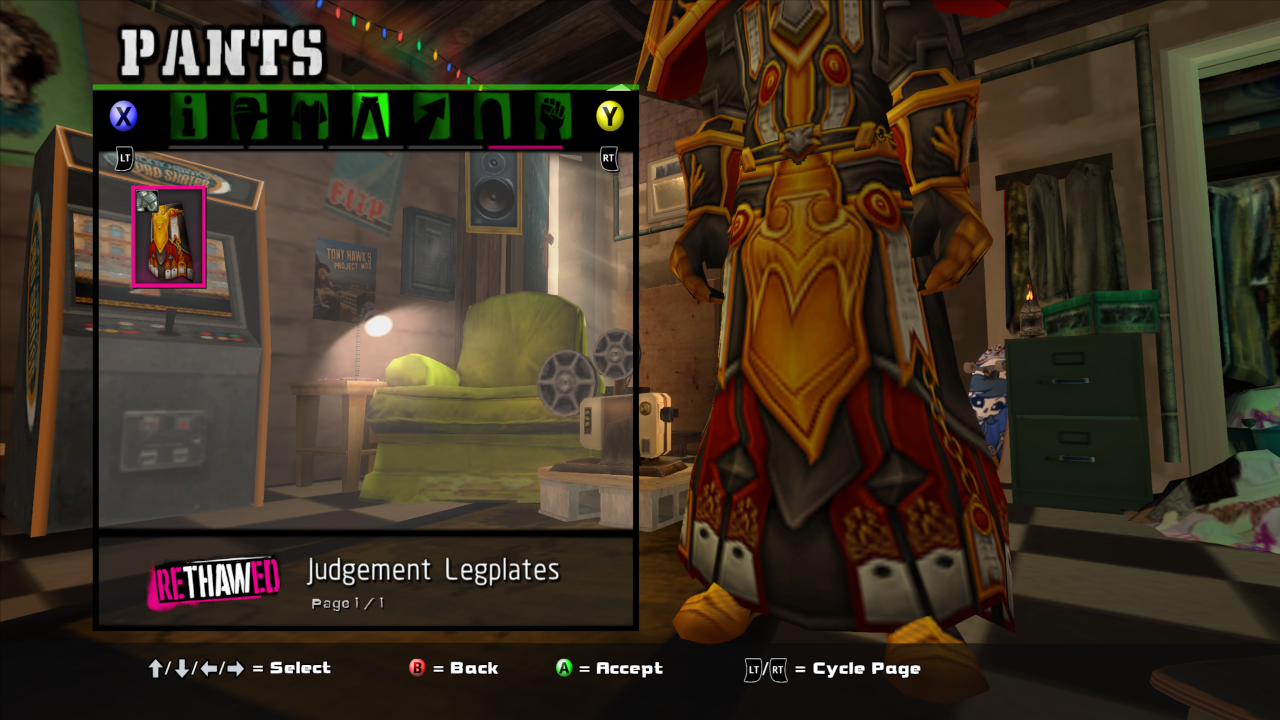This screenshot has height=720, width=1280.
Task: Switch to the arch-shaped category tab
Action: (492, 117)
